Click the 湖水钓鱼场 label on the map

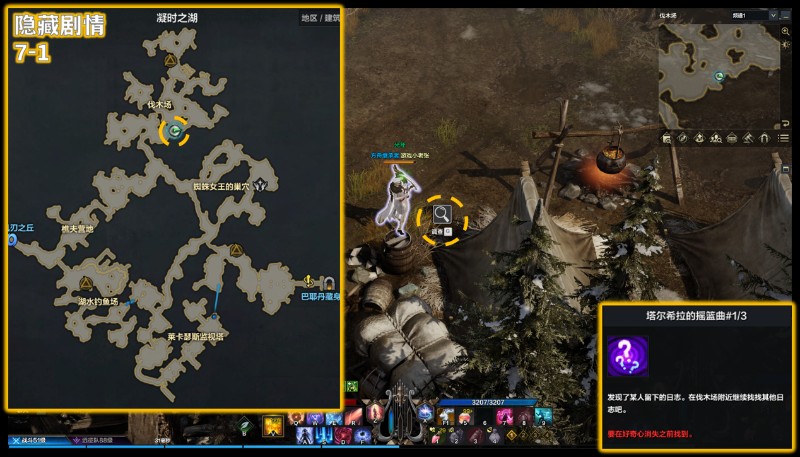99,301
